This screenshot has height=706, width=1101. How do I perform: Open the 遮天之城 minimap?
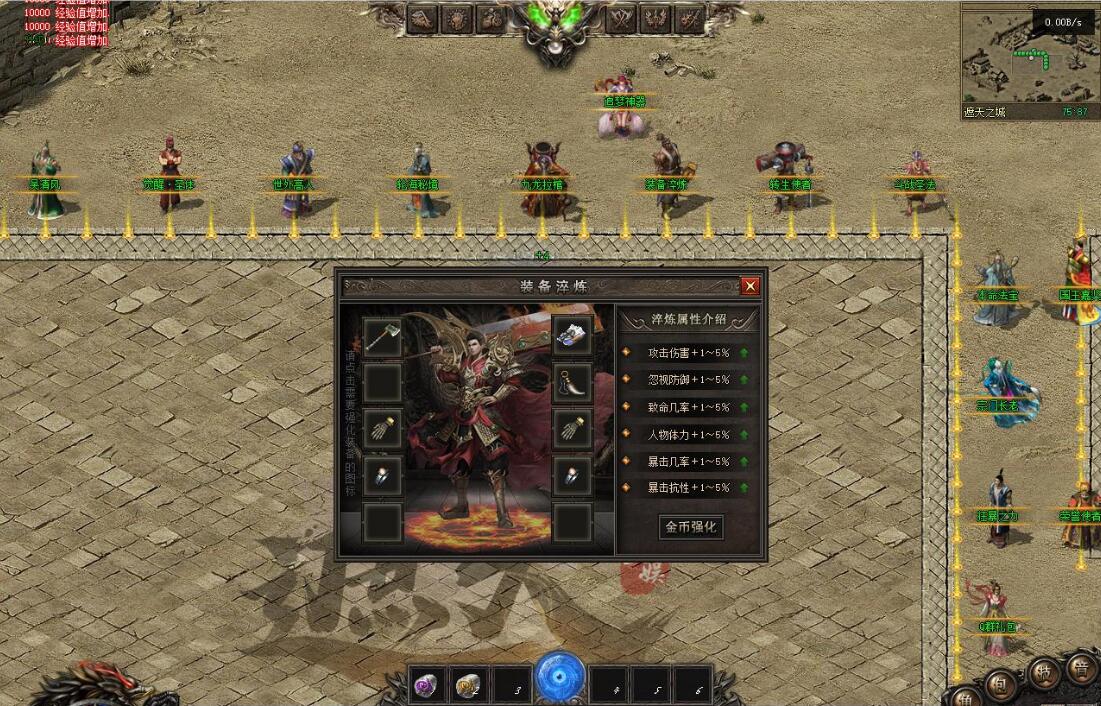click(x=1027, y=60)
